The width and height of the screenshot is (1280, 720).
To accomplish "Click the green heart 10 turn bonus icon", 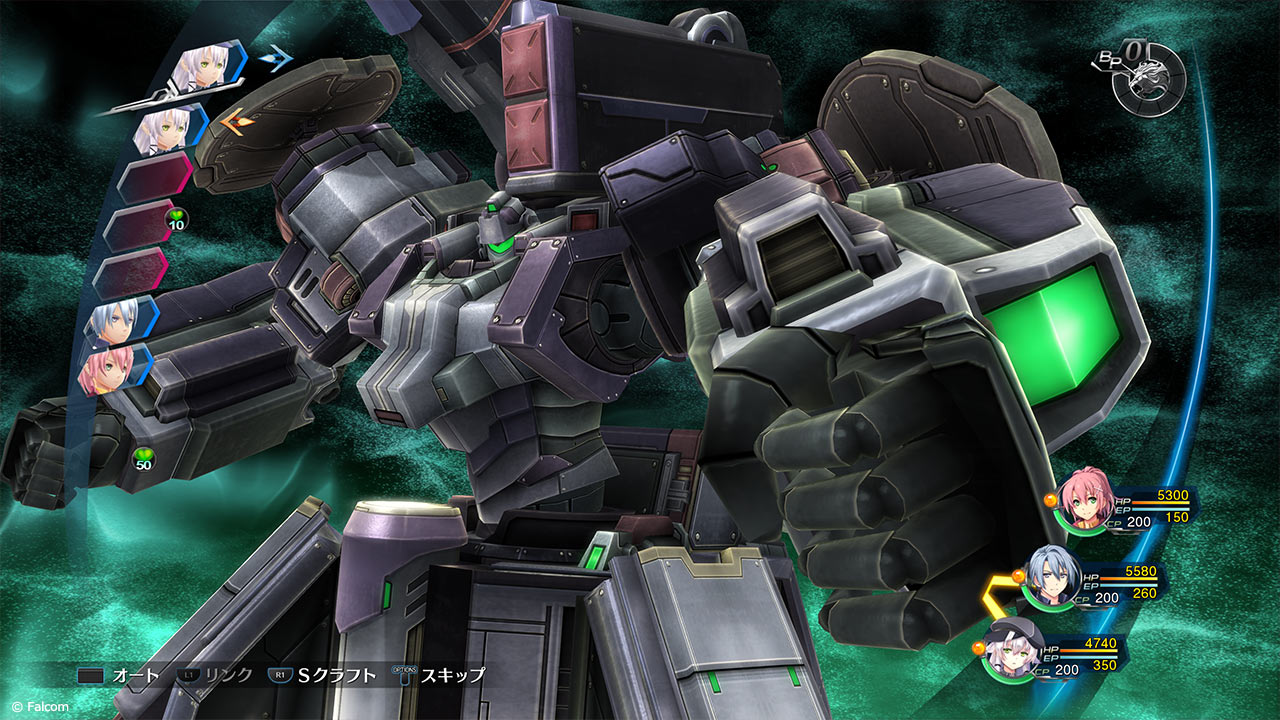I will coord(174,219).
